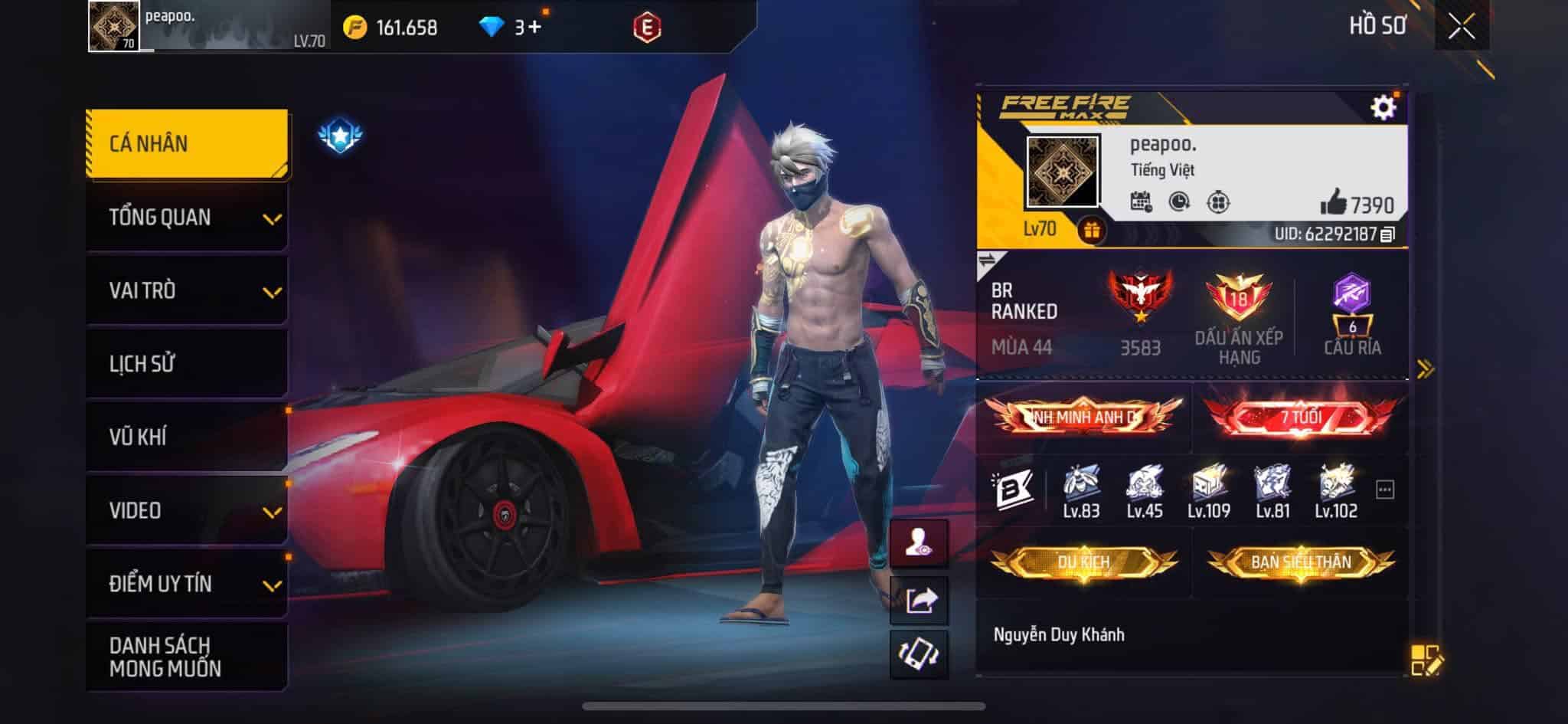Viewport: 1568px width, 724px height.
Task: Rotate the screen orientation view button
Action: coord(919,655)
